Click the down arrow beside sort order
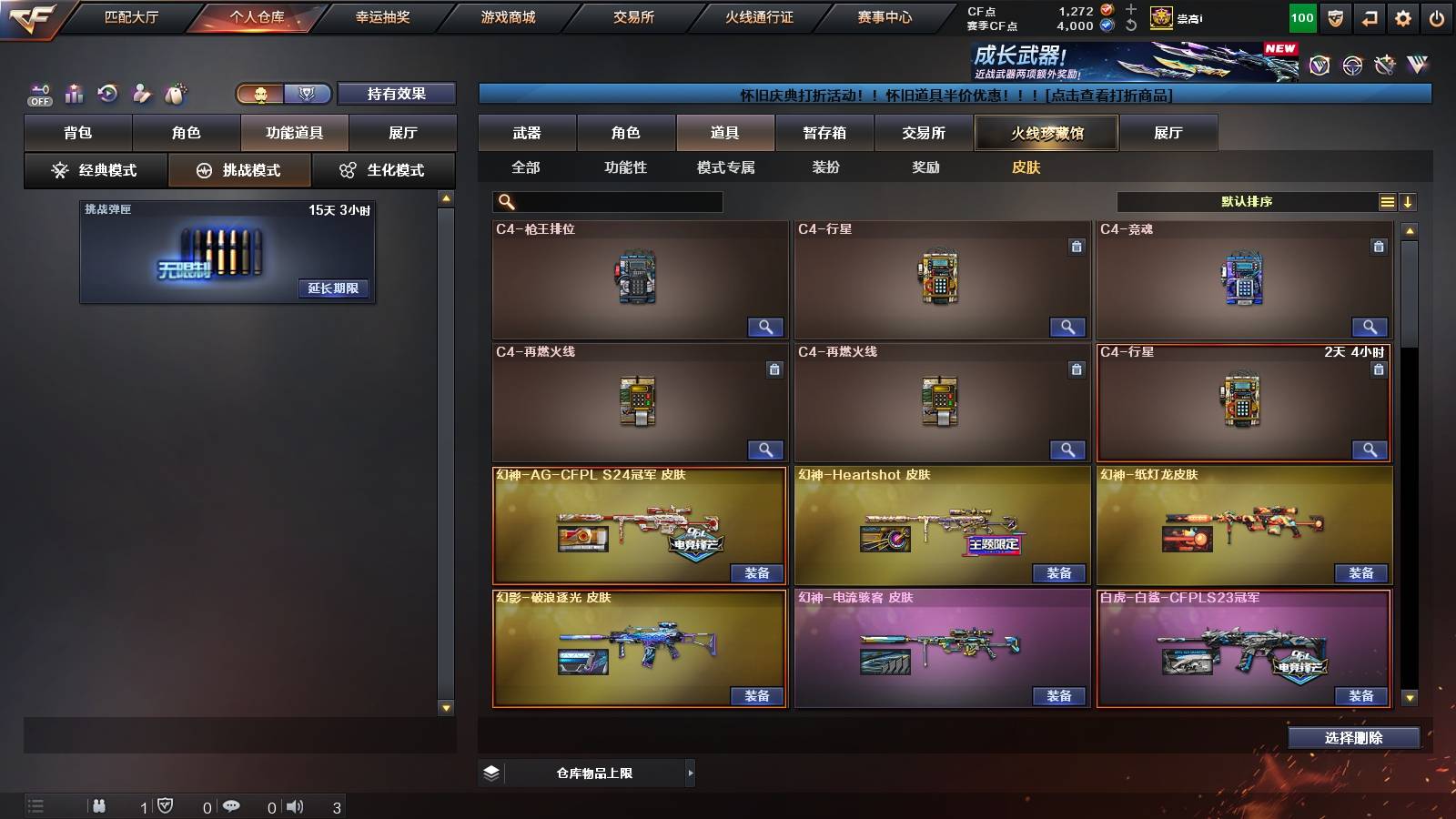Image resolution: width=1456 pixels, height=819 pixels. click(x=1408, y=201)
